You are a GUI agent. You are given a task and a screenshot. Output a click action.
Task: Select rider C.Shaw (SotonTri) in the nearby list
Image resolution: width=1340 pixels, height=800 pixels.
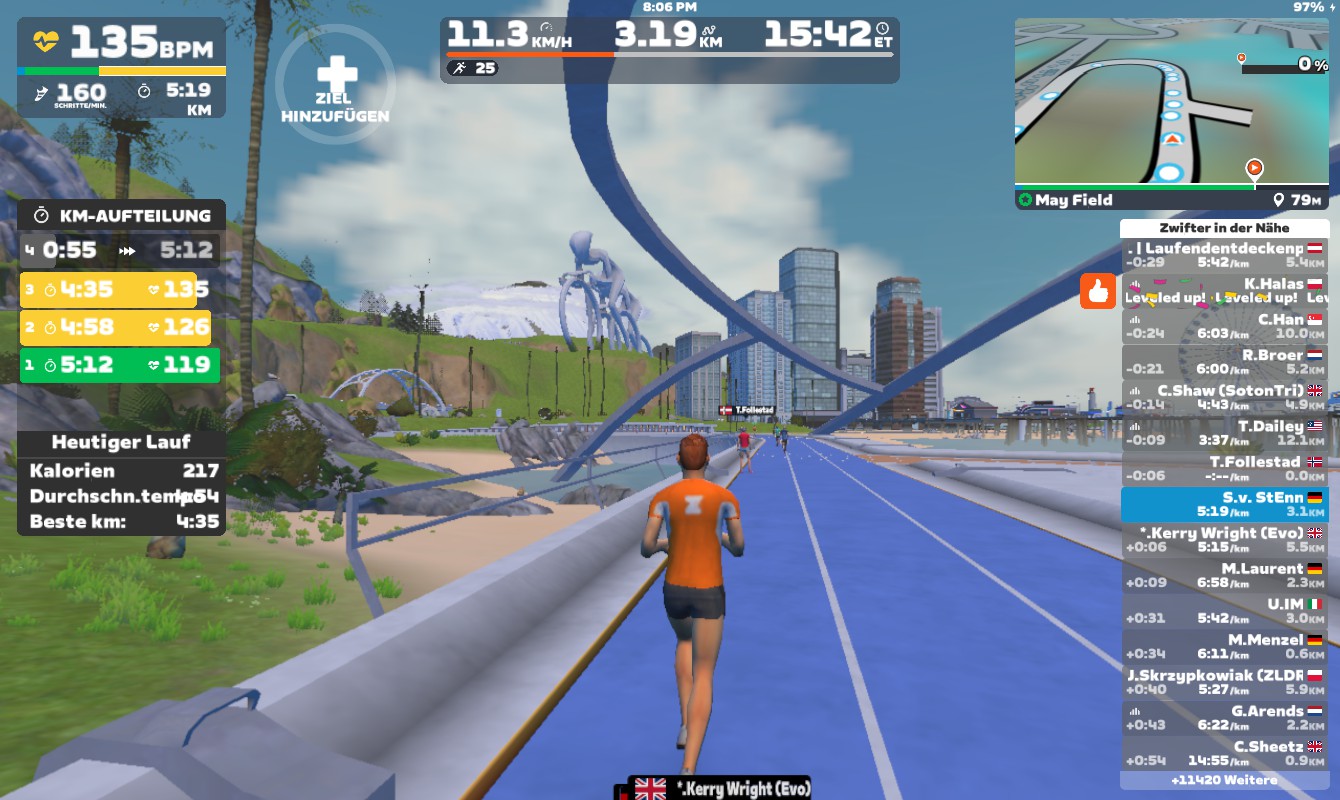tap(1225, 397)
